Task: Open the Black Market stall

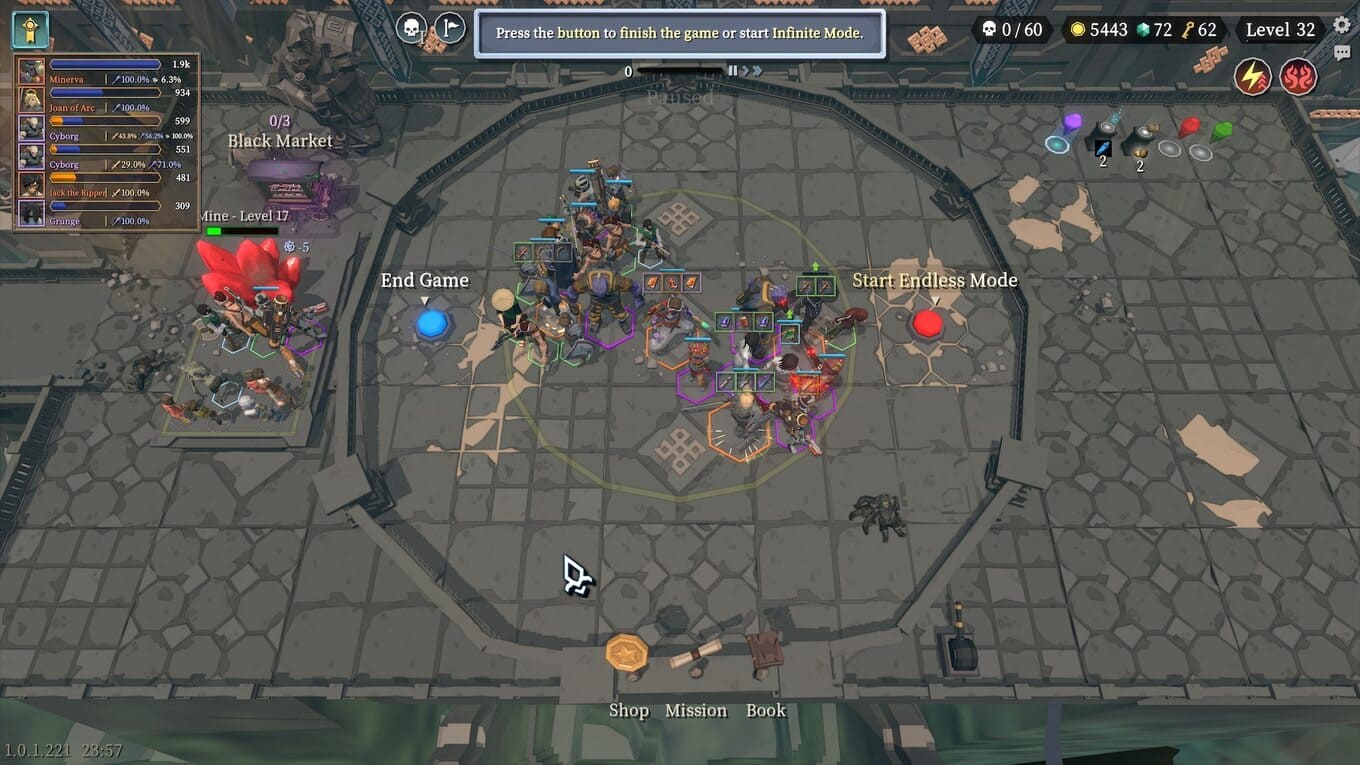Action: 290,186
